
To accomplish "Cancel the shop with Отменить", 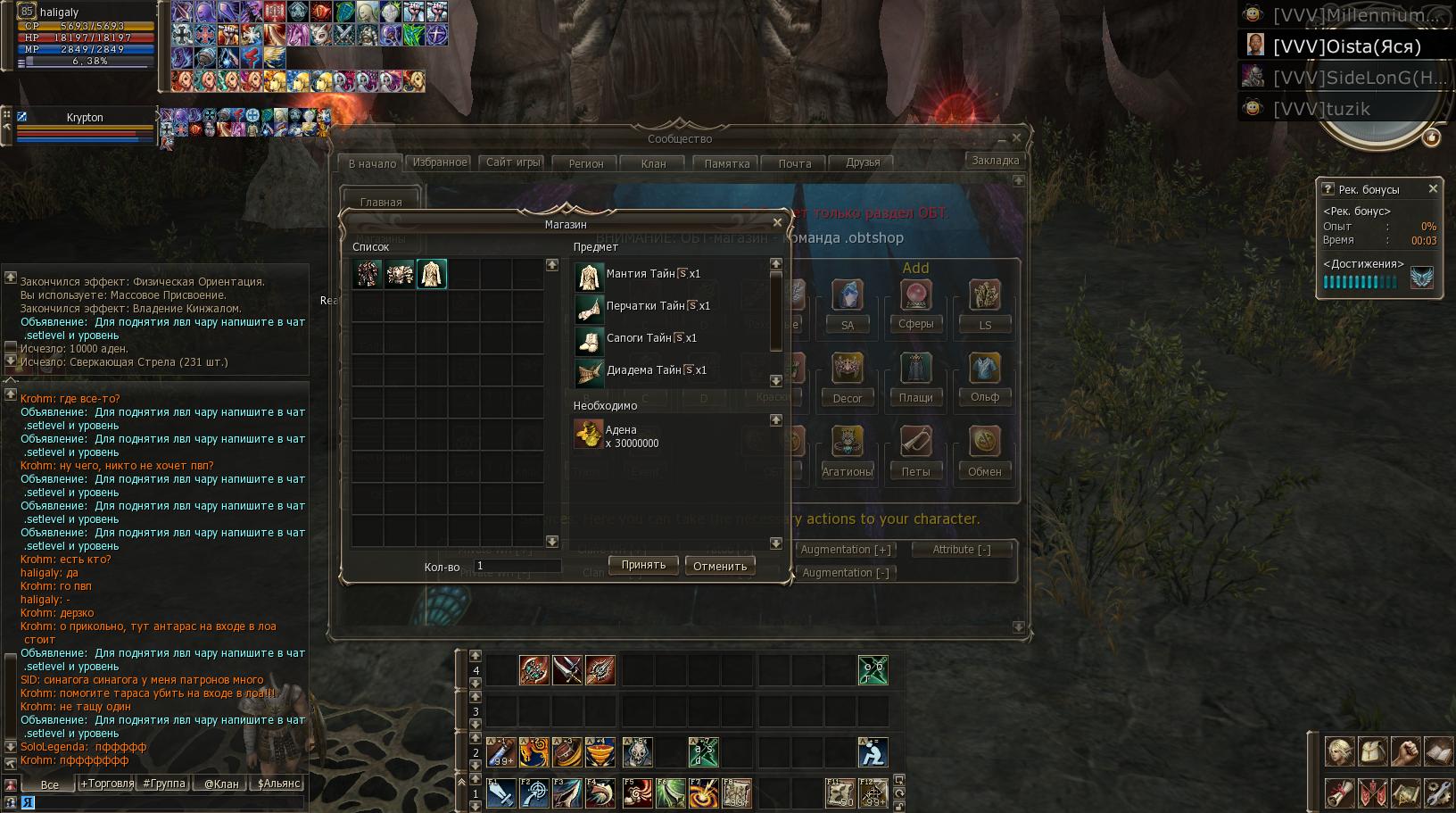I will (x=720, y=566).
